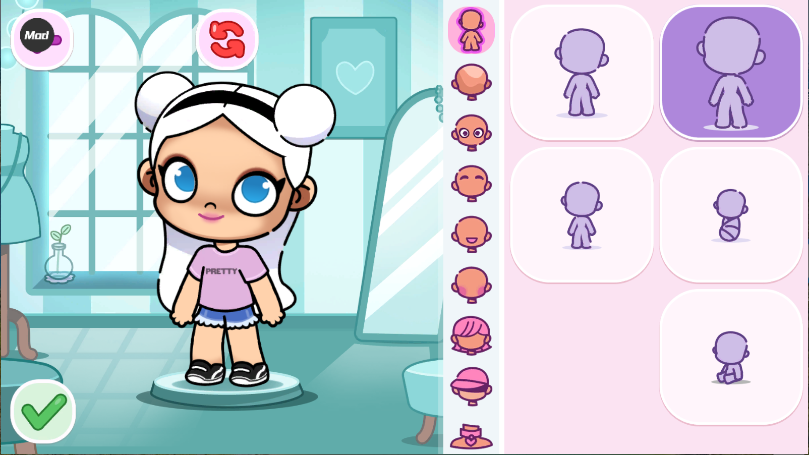Switch to the pink hair category tab

click(471, 334)
